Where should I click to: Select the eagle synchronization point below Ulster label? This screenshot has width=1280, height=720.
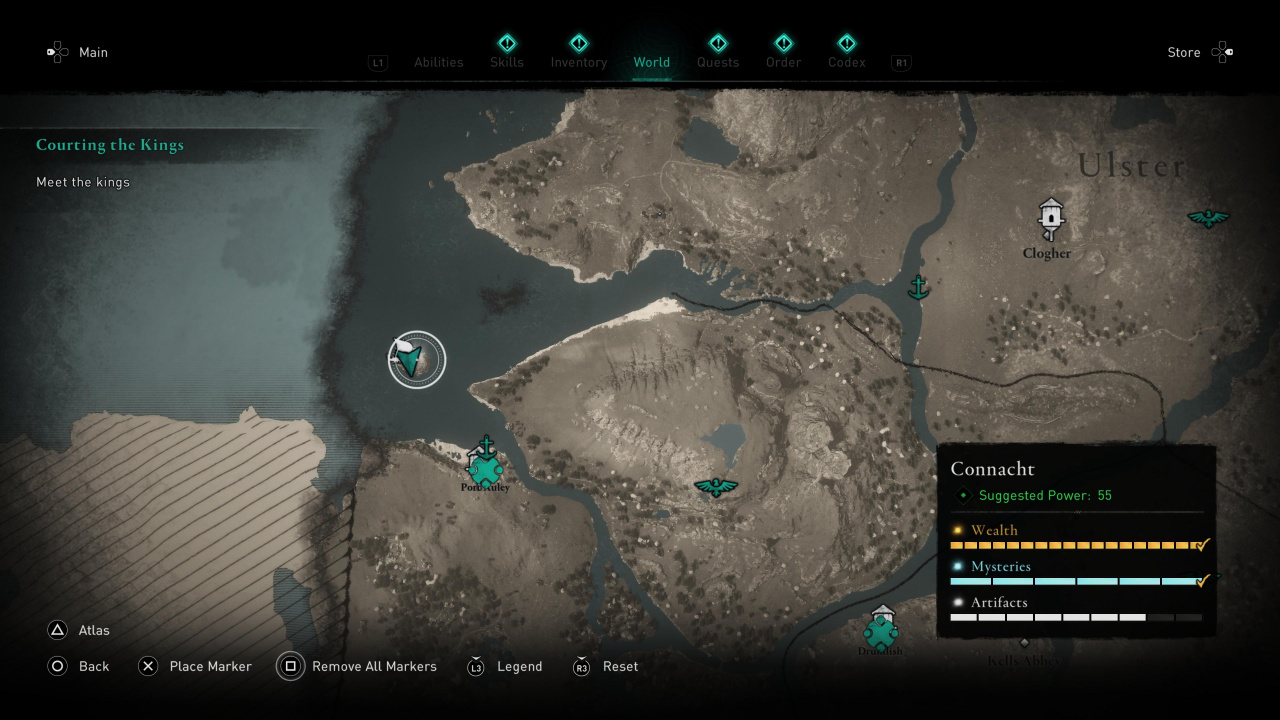coord(1208,217)
